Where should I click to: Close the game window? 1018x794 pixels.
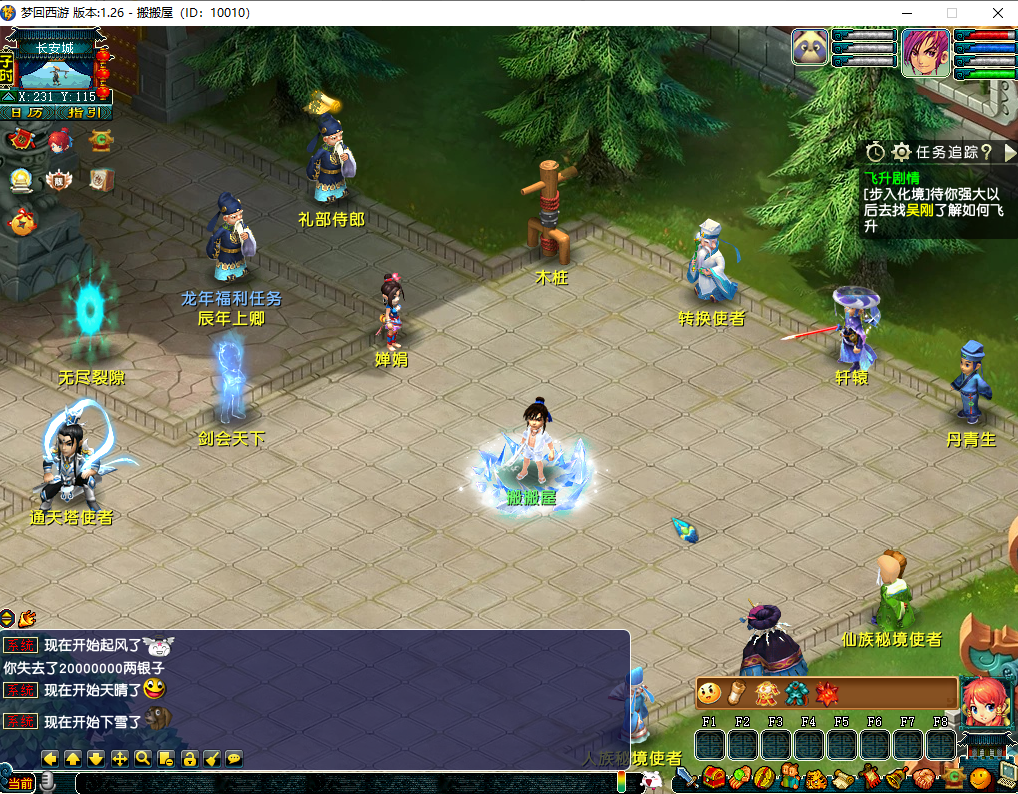[996, 13]
